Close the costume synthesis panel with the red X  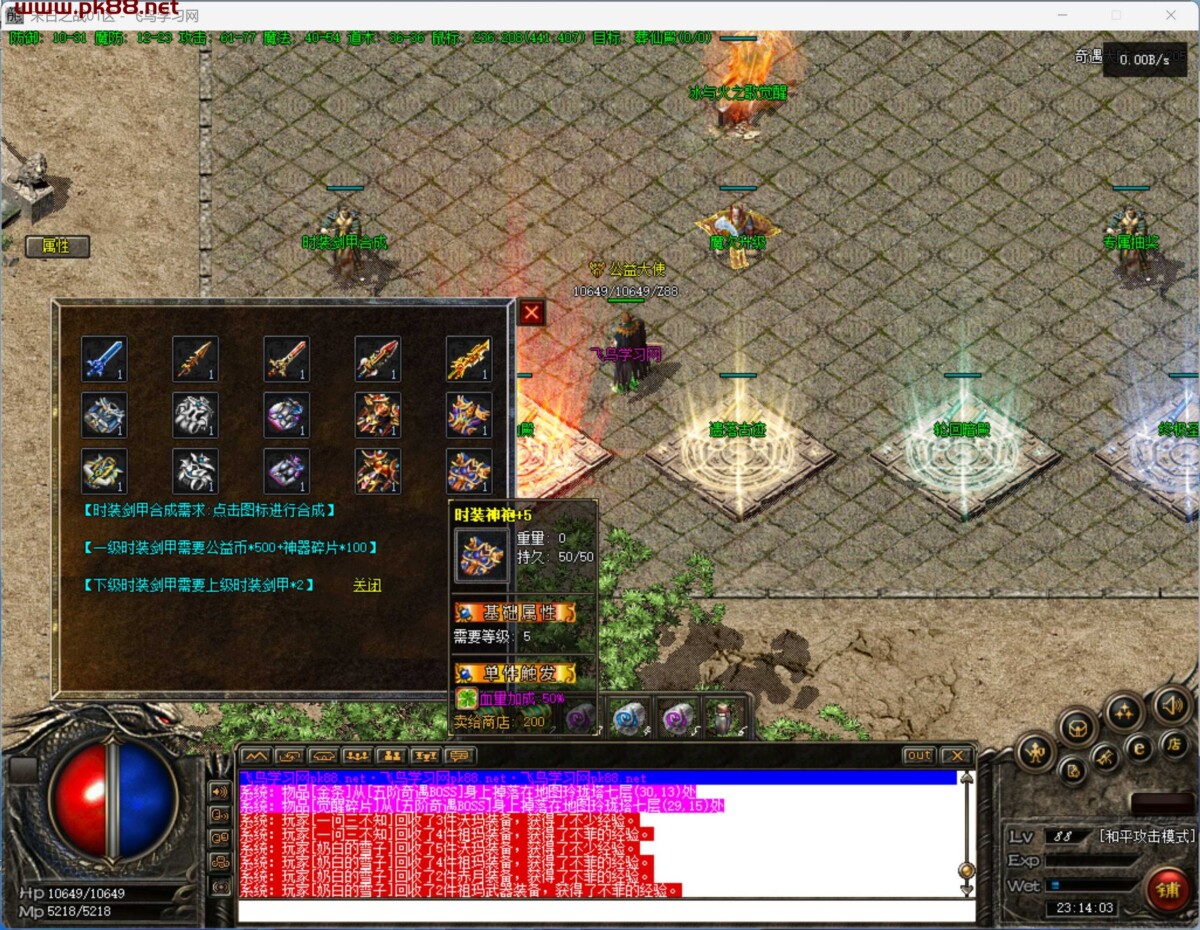(x=531, y=313)
